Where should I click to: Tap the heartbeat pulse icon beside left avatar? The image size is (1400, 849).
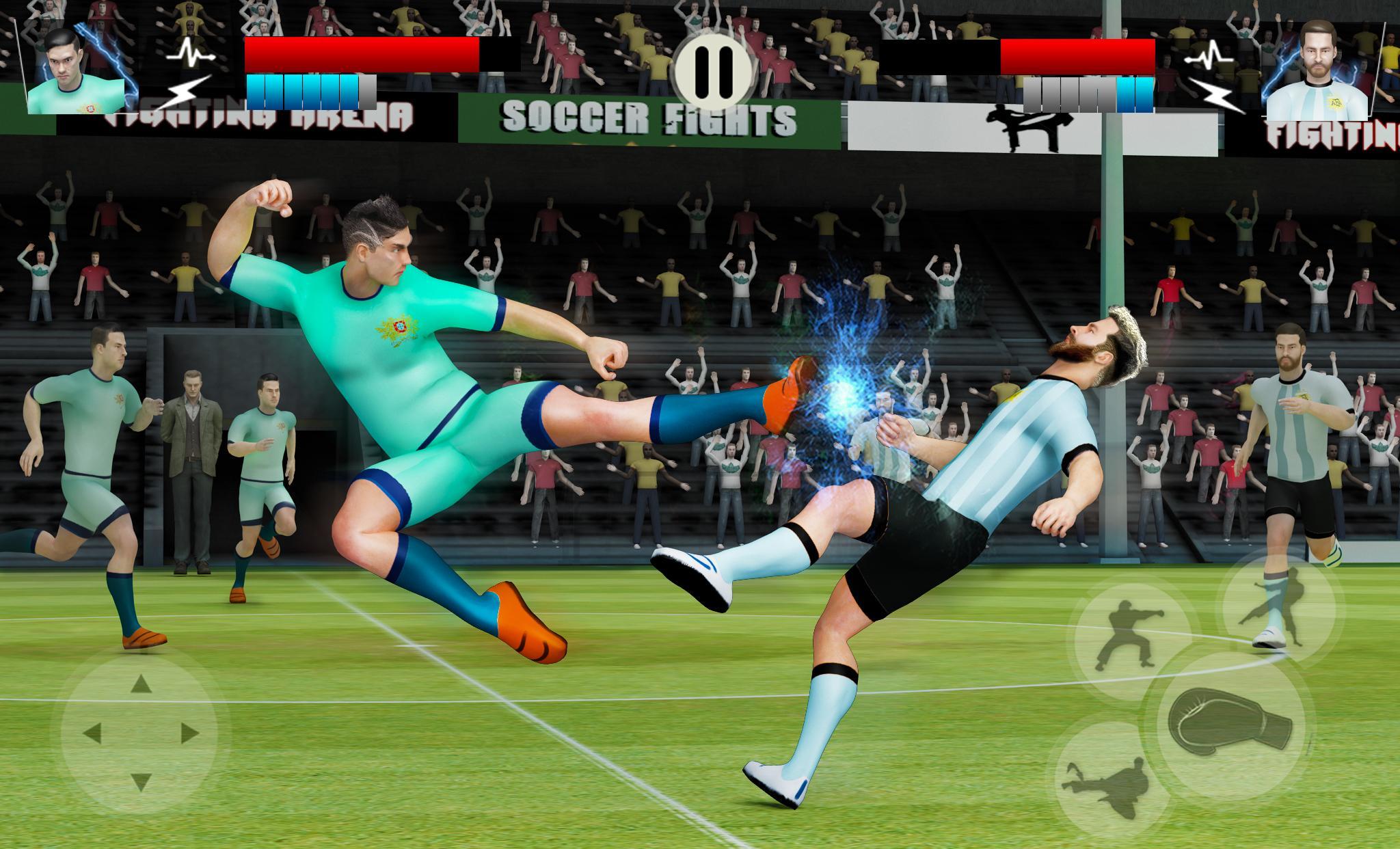tap(191, 51)
